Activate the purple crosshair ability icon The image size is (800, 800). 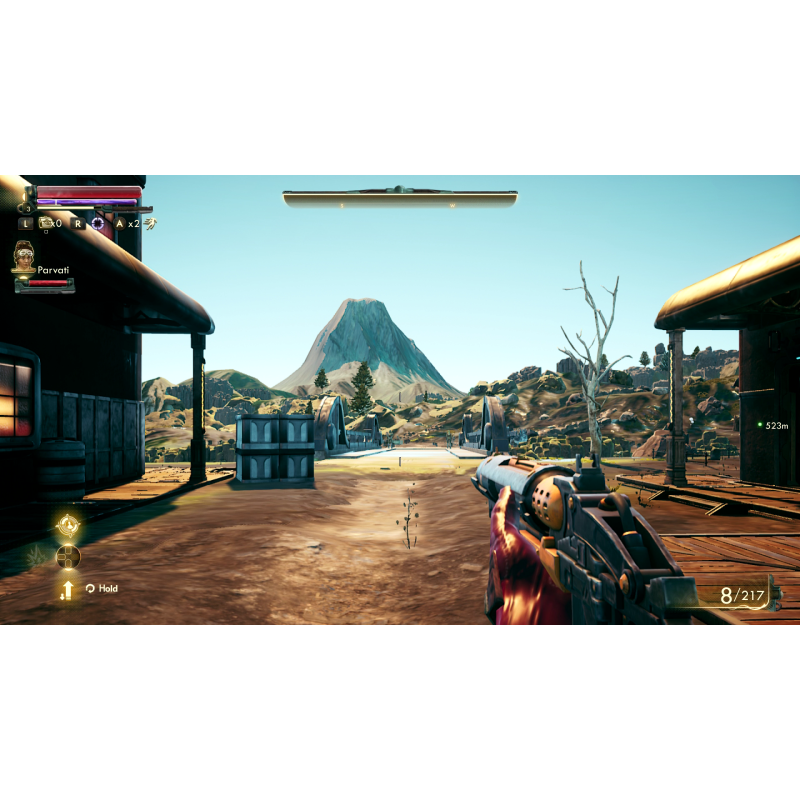[x=97, y=223]
